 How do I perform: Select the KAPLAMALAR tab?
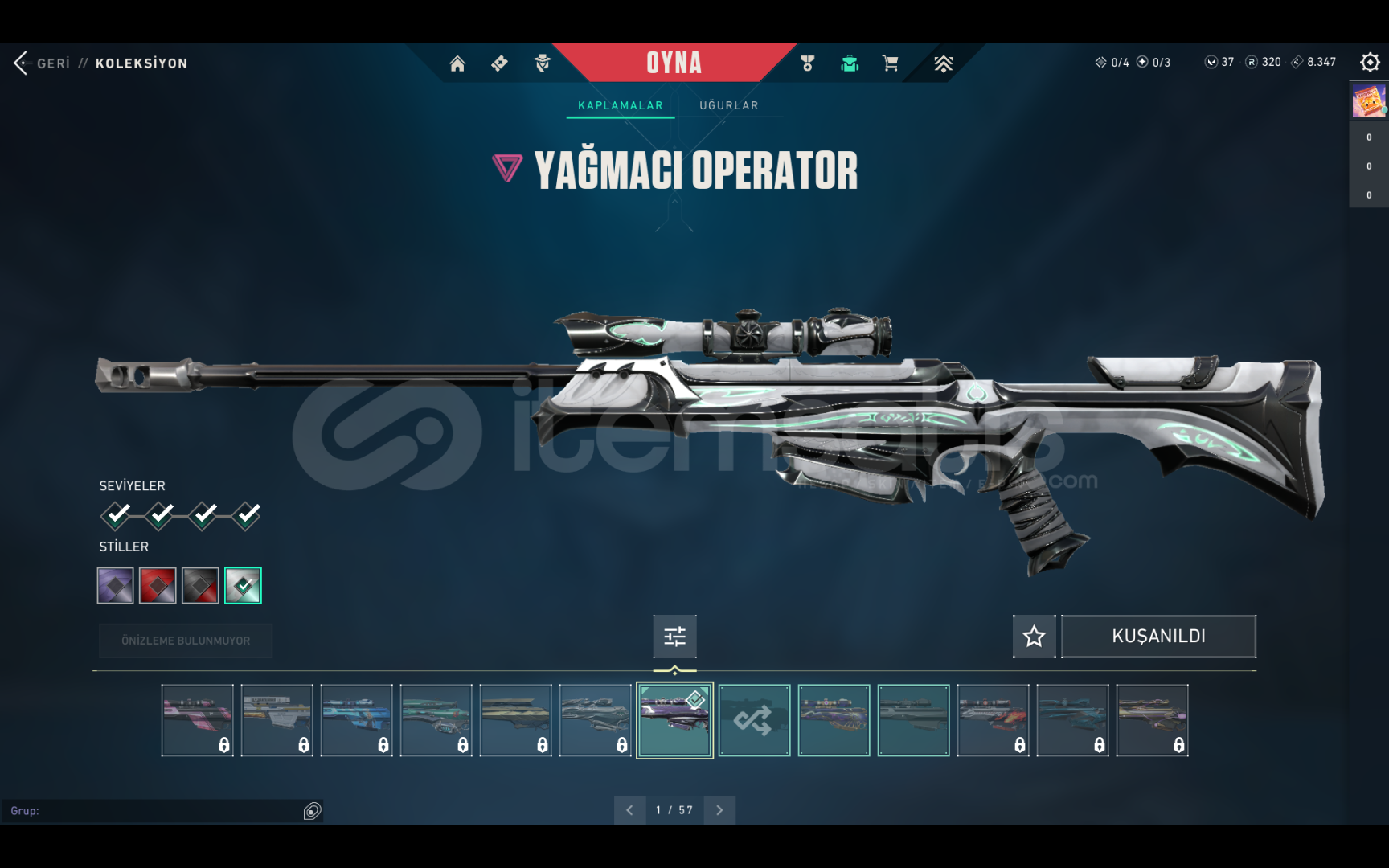(621, 105)
